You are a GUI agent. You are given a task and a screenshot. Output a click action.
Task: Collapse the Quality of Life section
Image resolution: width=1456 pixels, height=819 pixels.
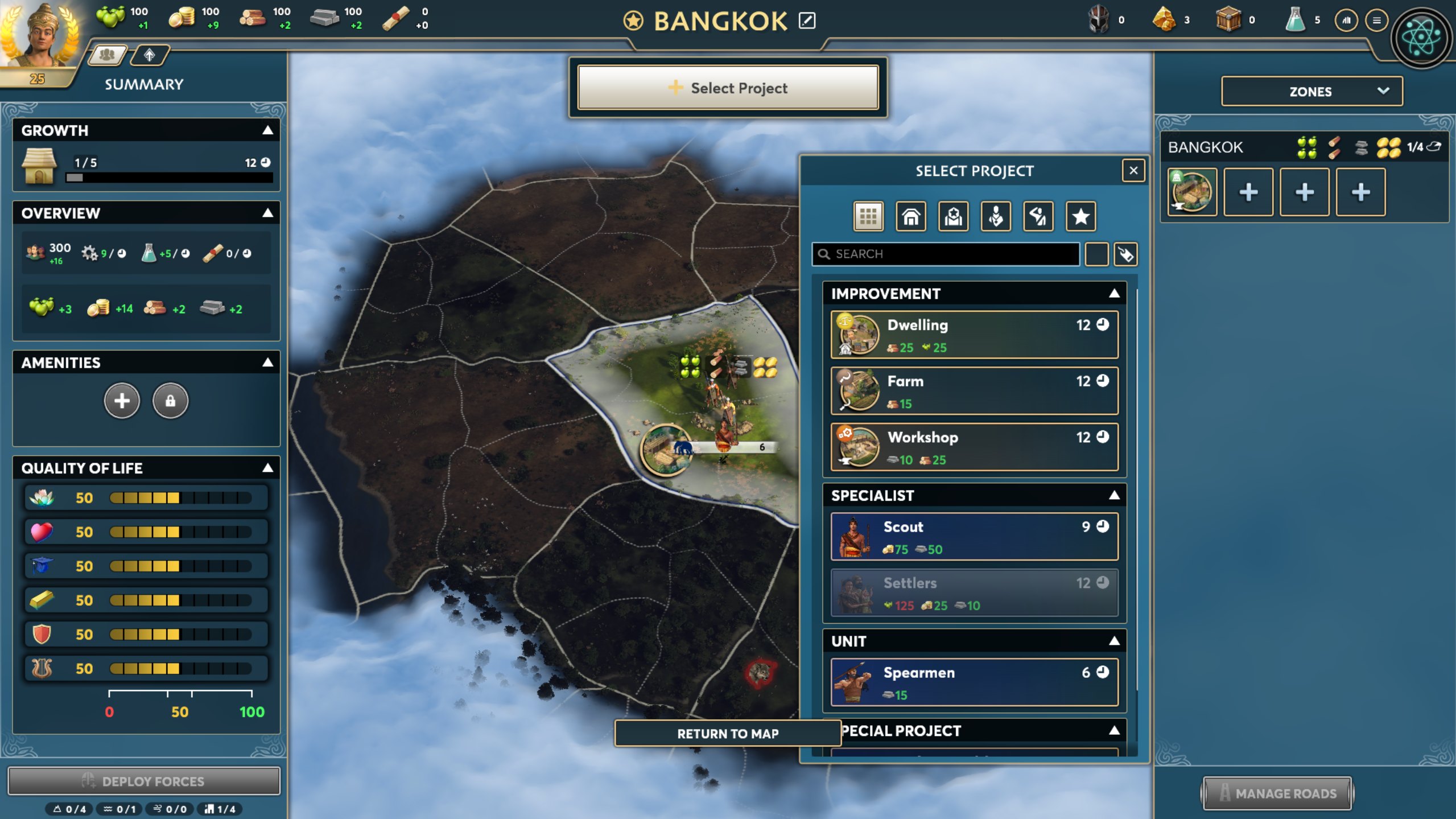click(267, 468)
